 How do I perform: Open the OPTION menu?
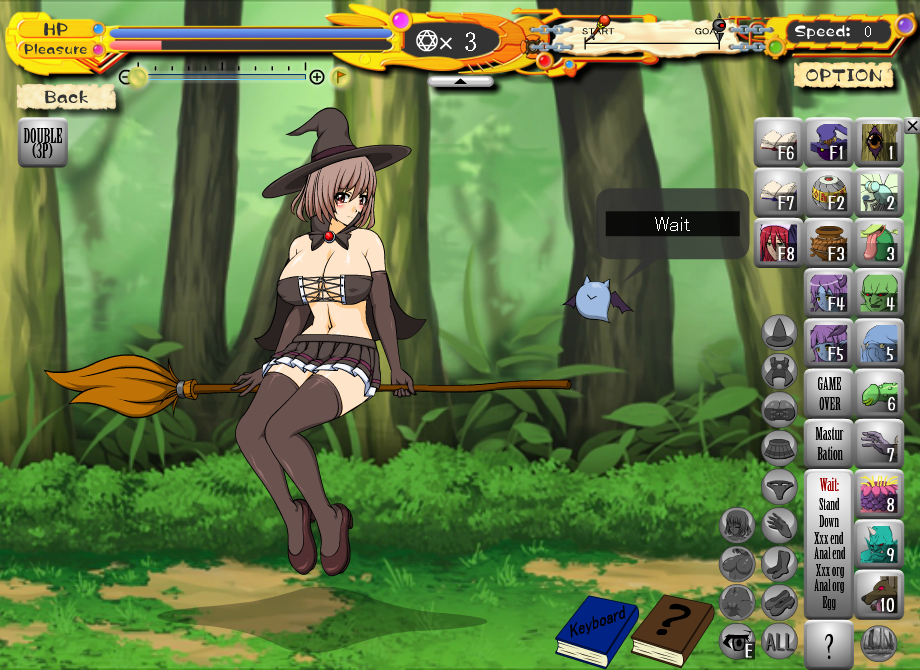(843, 75)
